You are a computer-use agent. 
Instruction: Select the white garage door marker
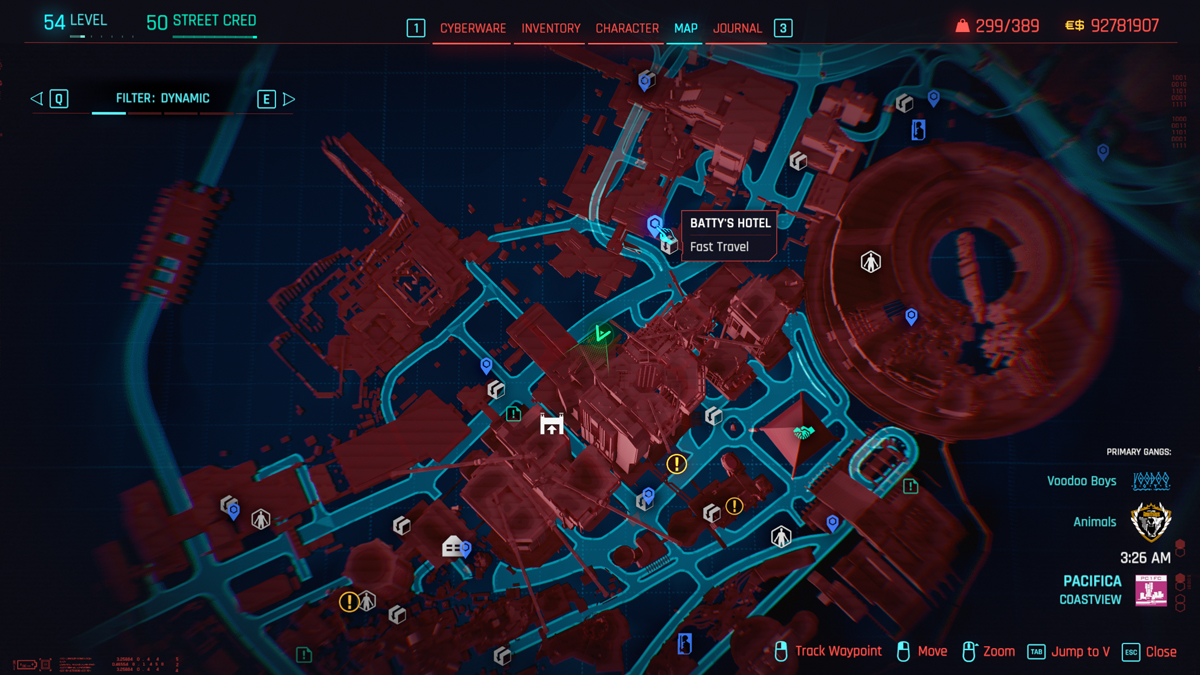552,425
